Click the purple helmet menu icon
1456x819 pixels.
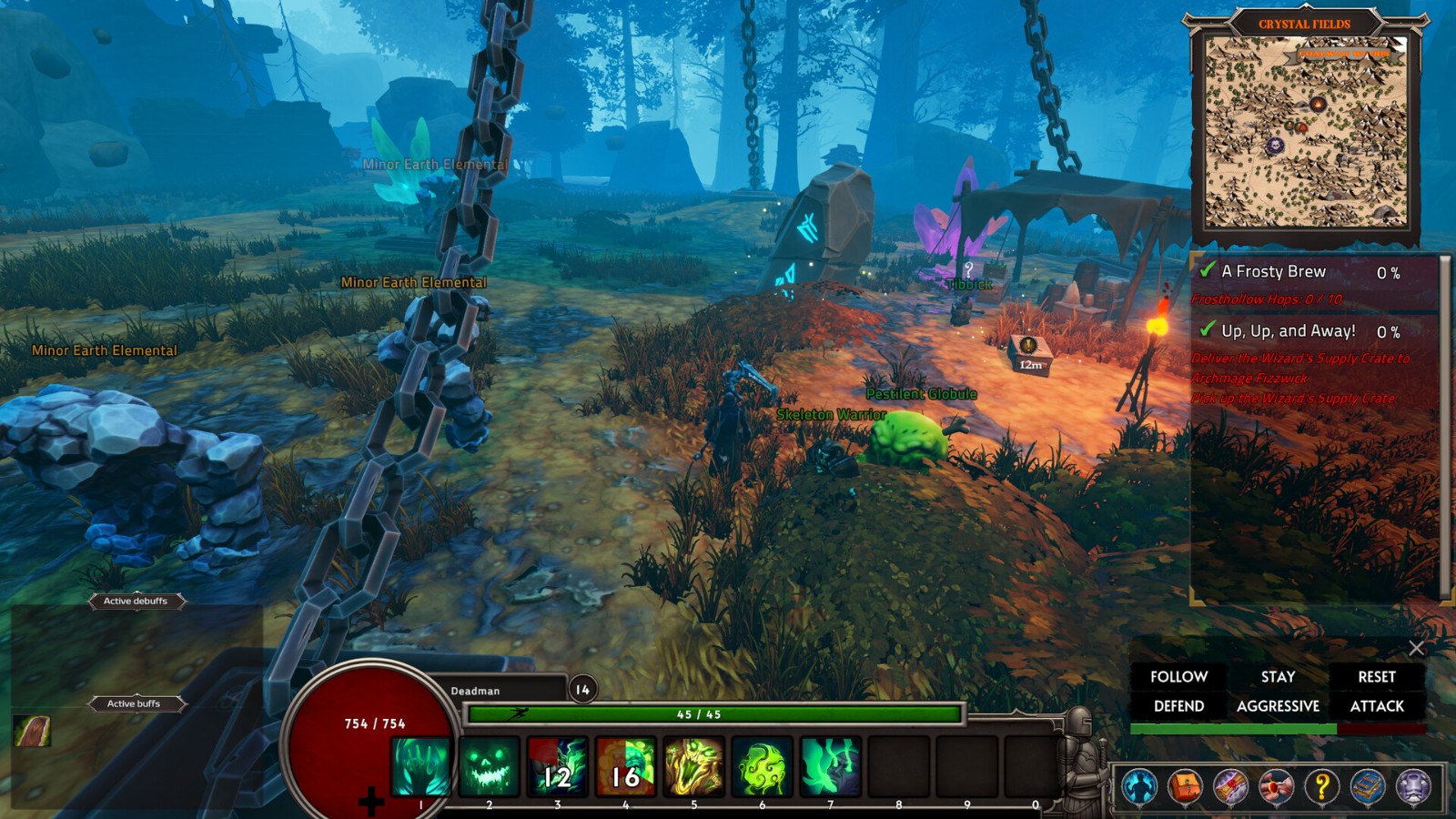1413,786
